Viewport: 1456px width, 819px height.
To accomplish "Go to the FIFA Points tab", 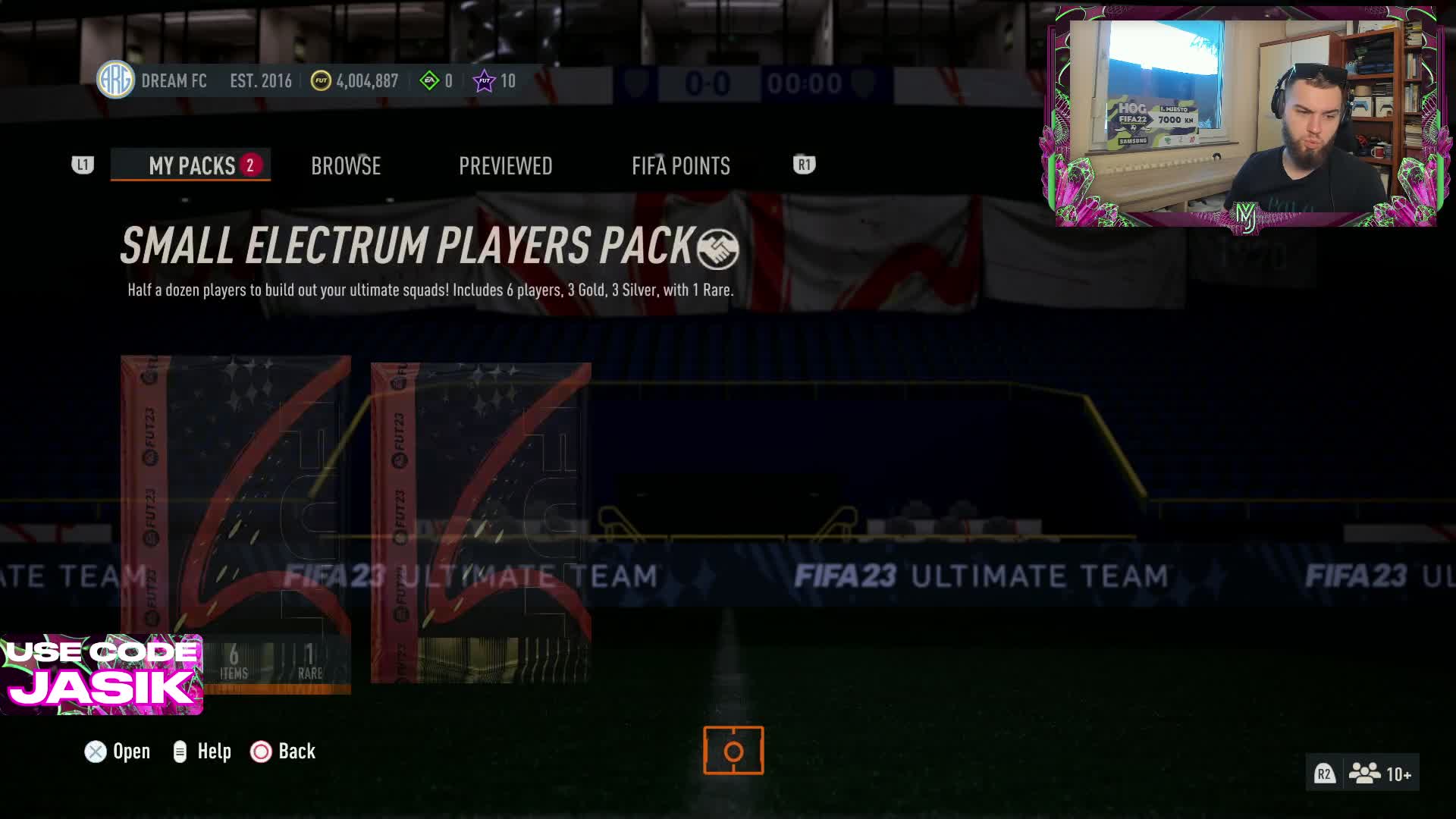I will pos(680,165).
